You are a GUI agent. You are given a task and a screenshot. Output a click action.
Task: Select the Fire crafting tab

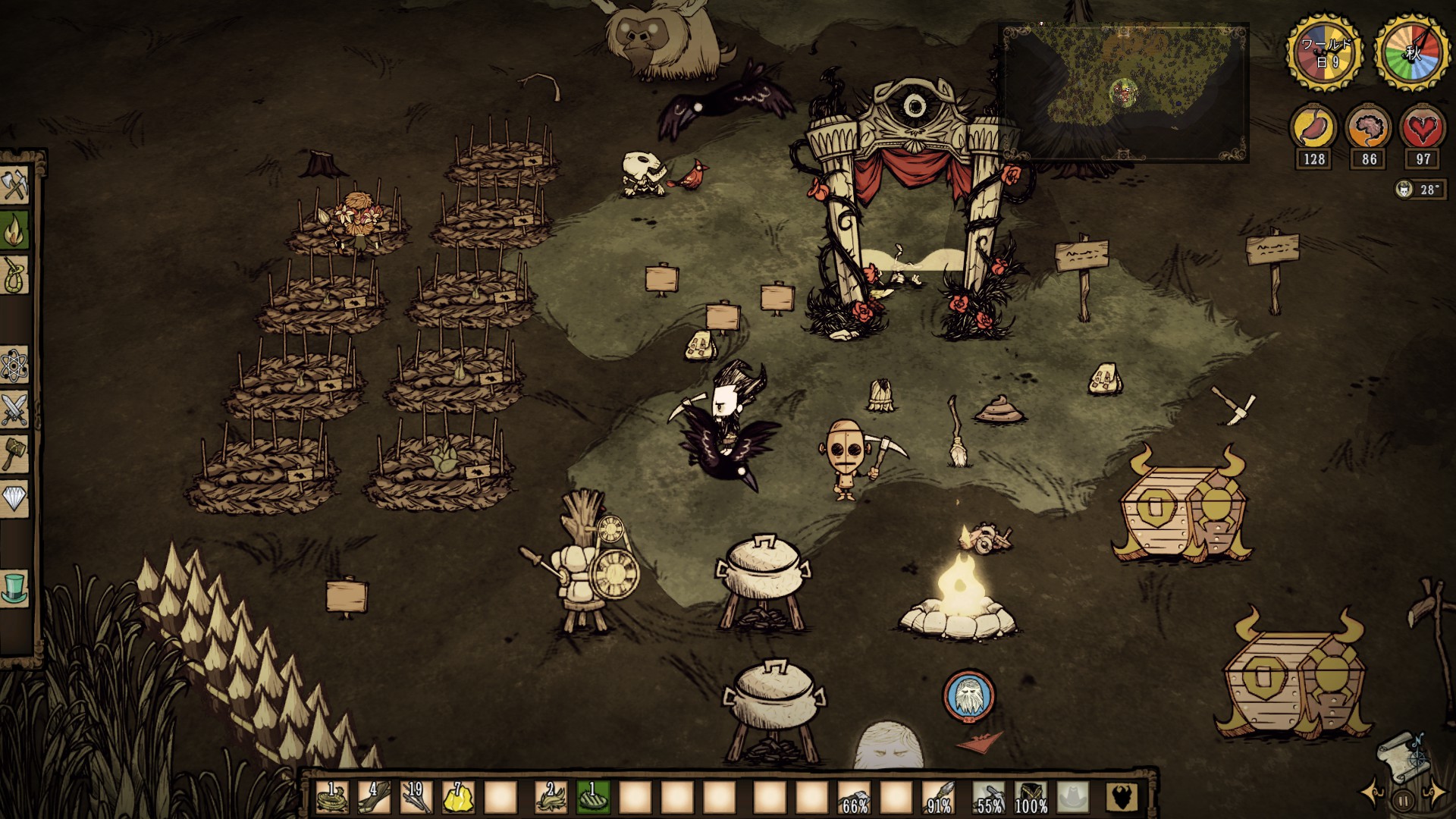click(15, 231)
